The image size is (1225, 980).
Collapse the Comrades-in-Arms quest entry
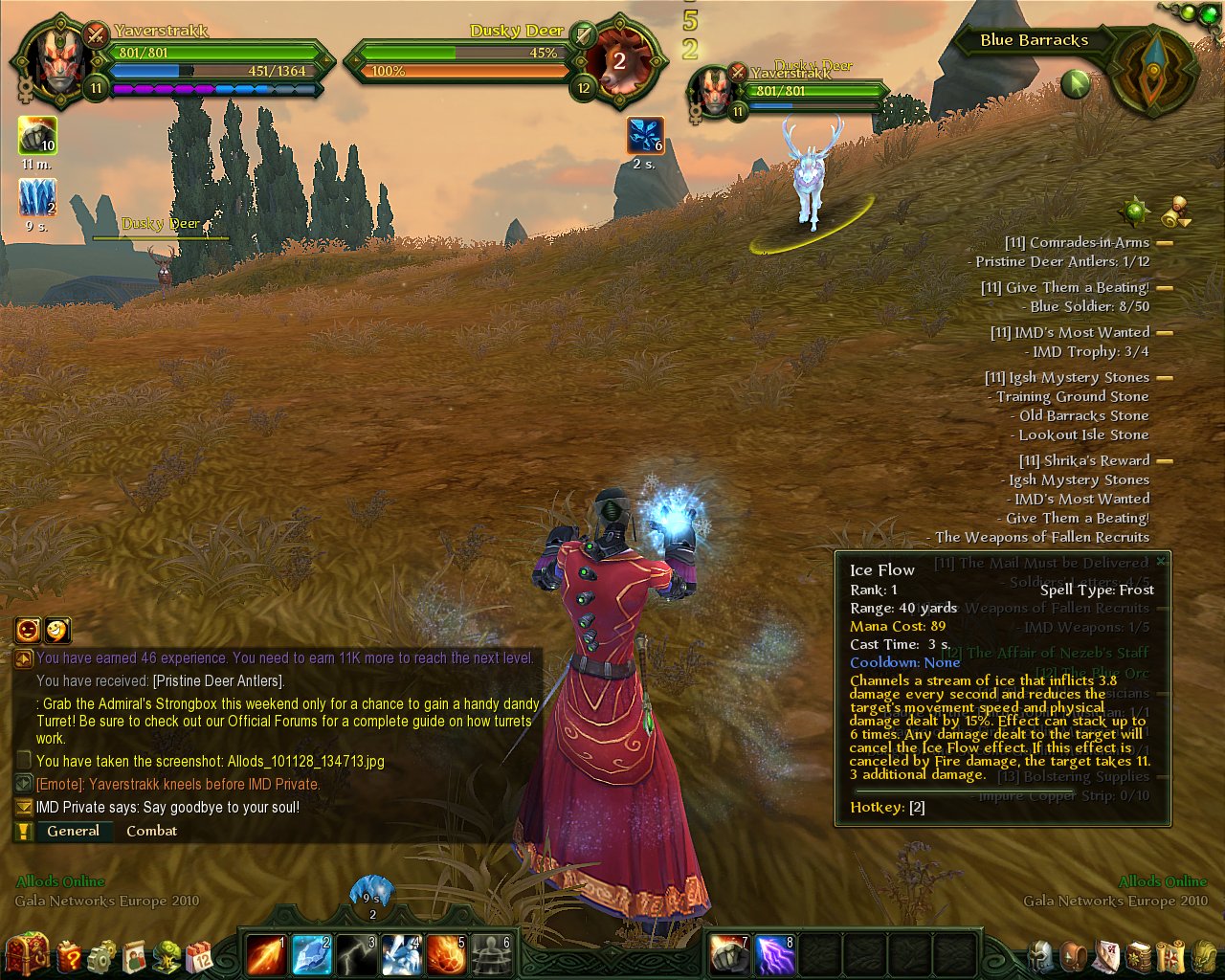[x=1165, y=243]
